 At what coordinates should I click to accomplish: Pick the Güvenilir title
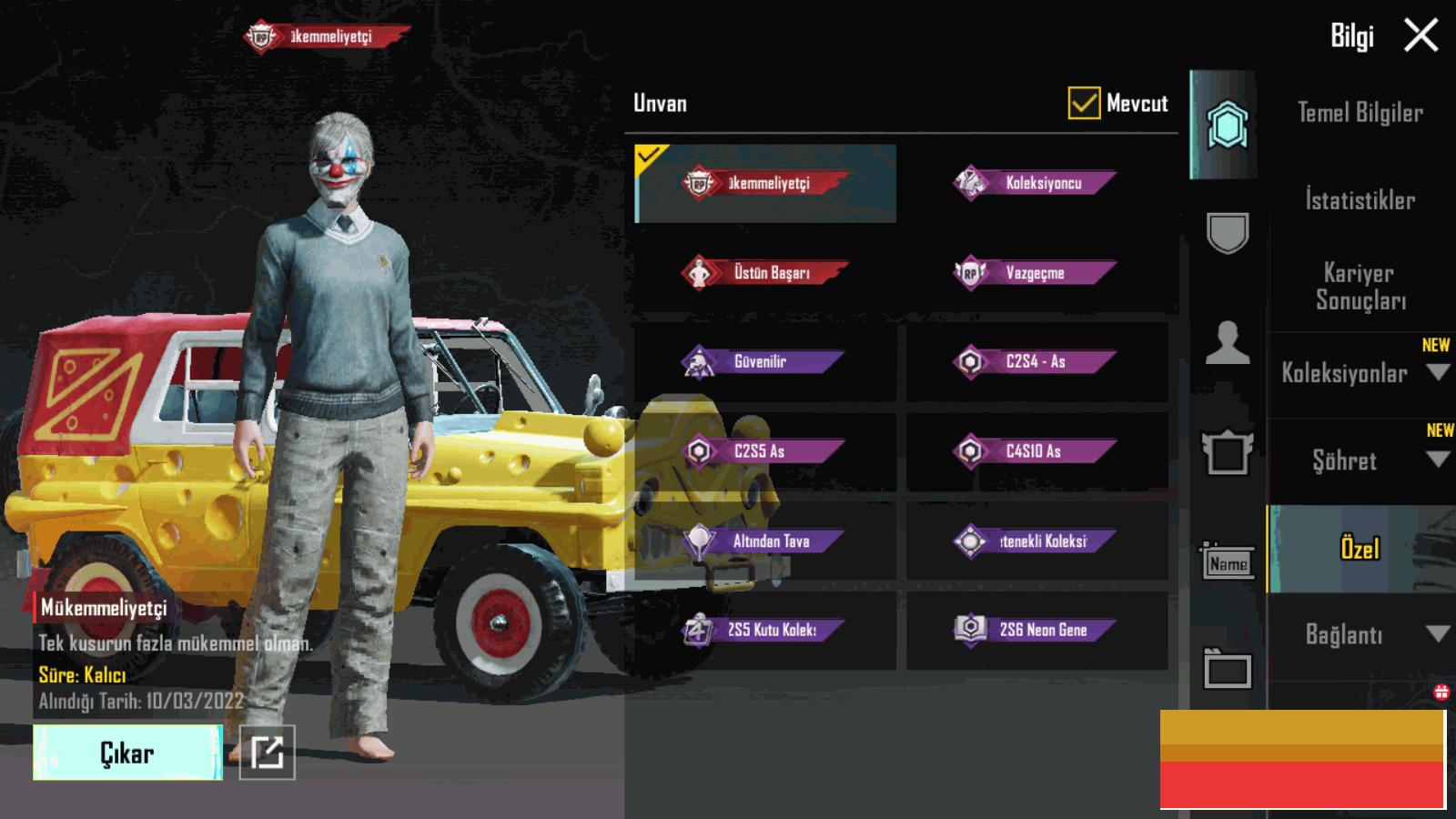pyautogui.click(x=764, y=361)
